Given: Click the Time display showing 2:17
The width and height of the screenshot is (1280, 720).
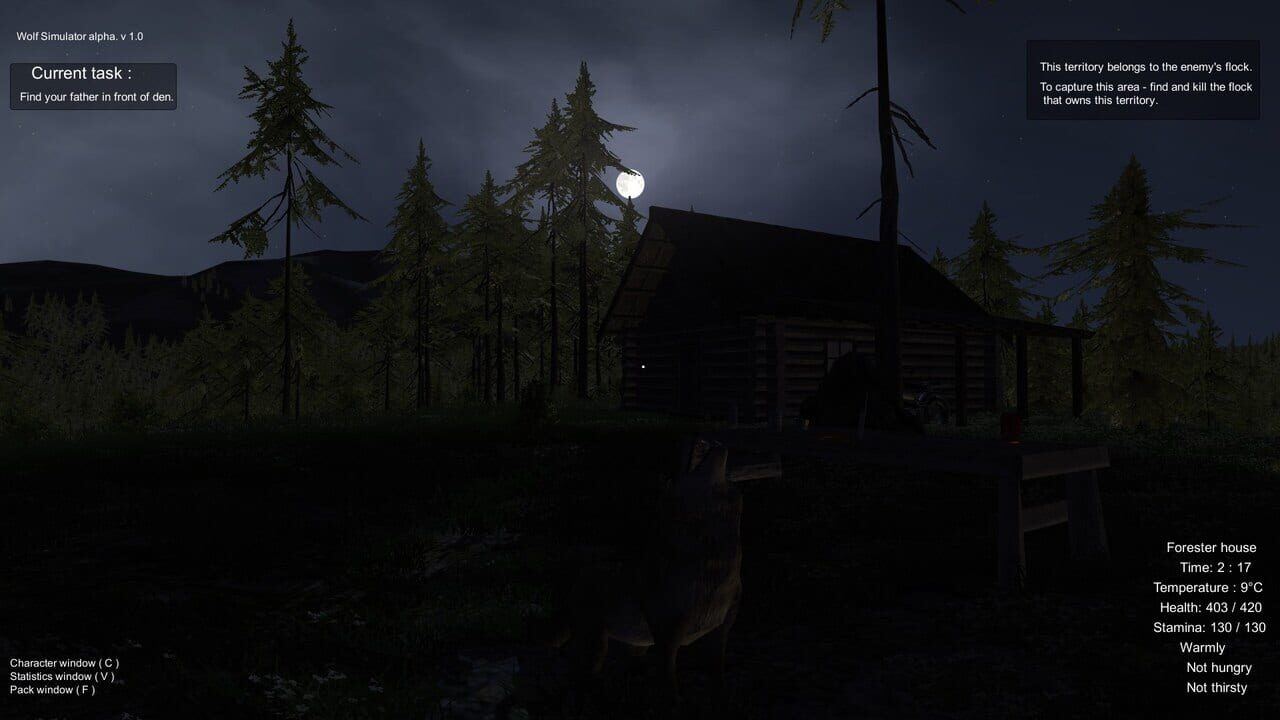Looking at the screenshot, I should click(x=1217, y=567).
